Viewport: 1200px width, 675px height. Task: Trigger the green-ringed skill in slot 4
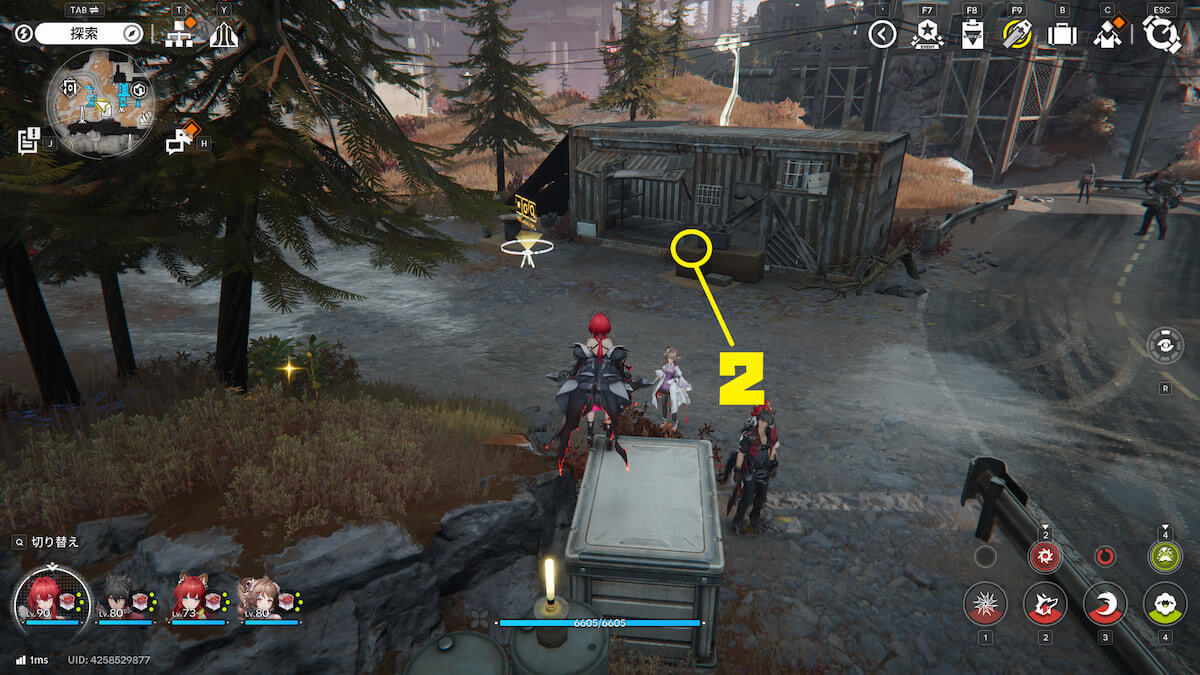[x=1165, y=604]
